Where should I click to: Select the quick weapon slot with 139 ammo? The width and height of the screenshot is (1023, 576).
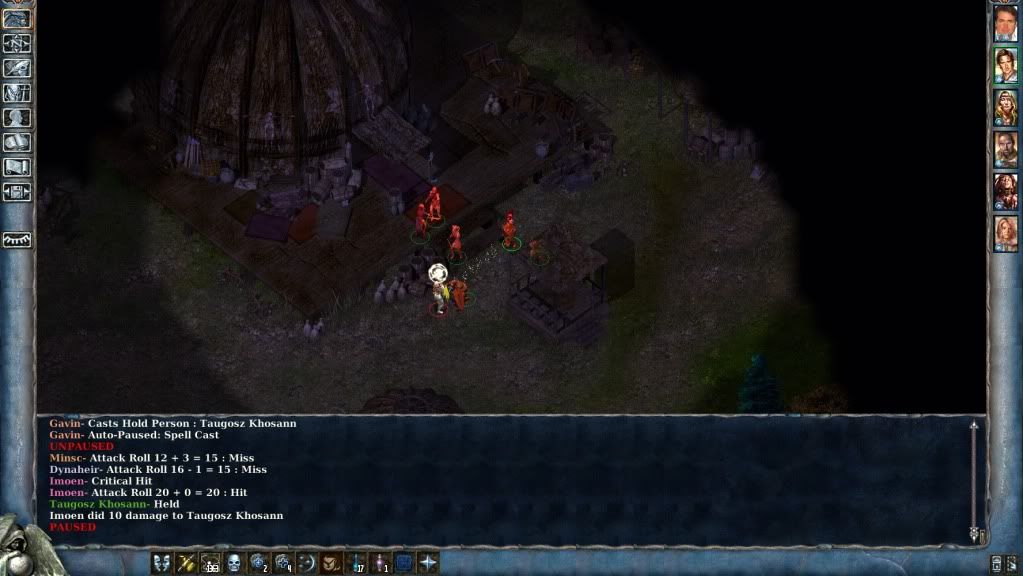[210, 563]
